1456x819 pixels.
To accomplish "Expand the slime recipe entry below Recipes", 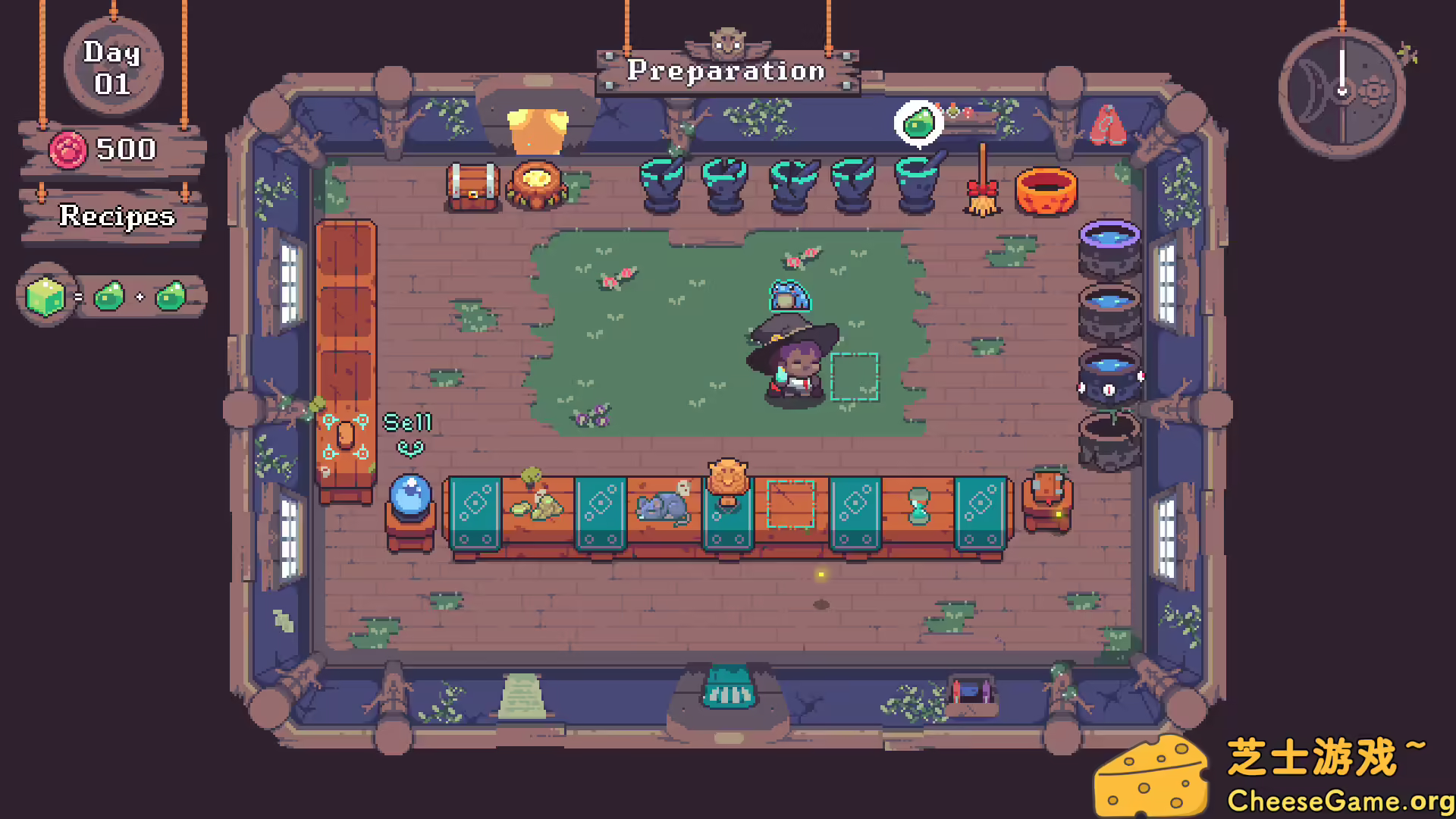I will click(110, 296).
